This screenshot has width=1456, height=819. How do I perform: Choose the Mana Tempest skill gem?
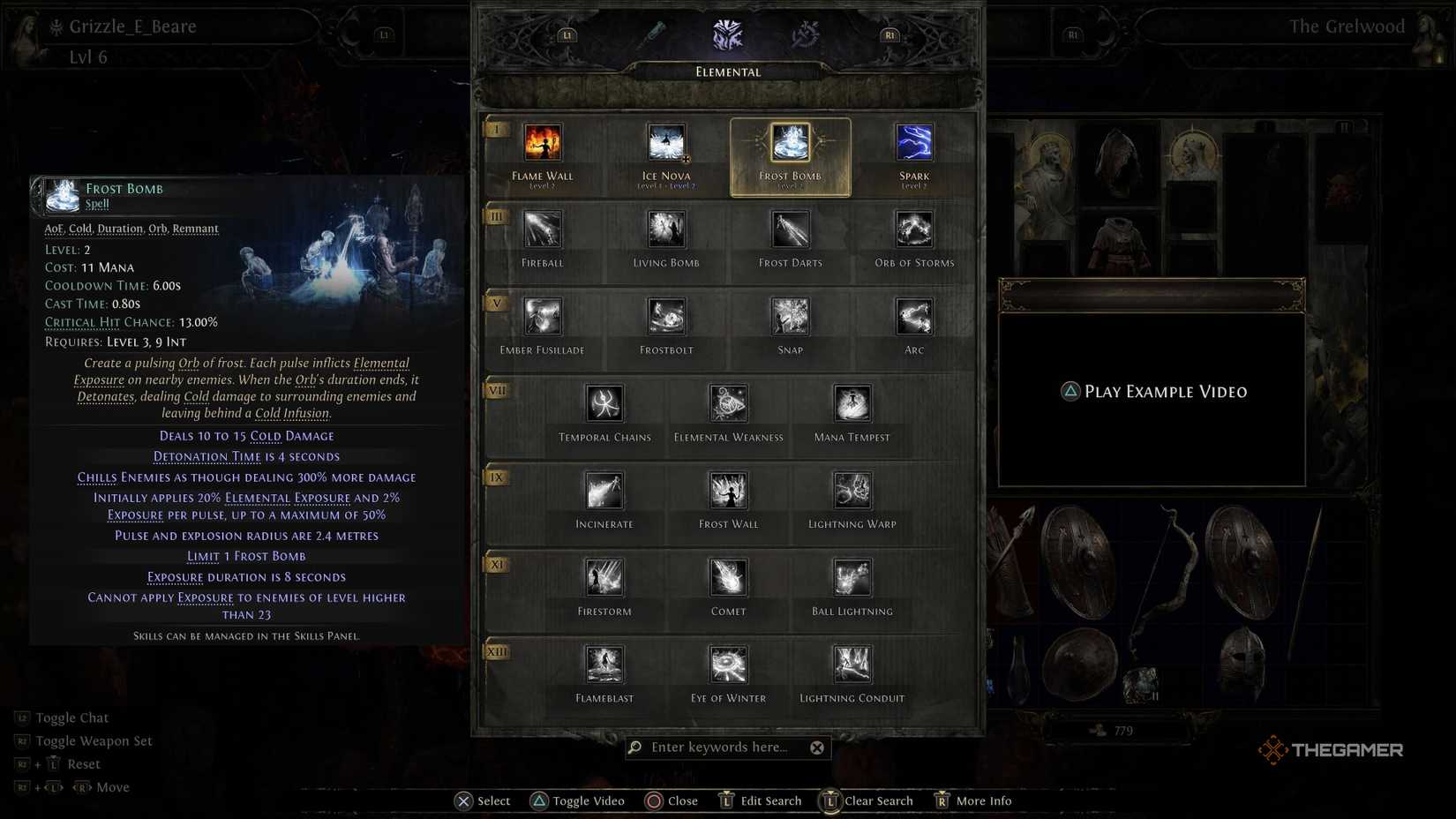[851, 405]
